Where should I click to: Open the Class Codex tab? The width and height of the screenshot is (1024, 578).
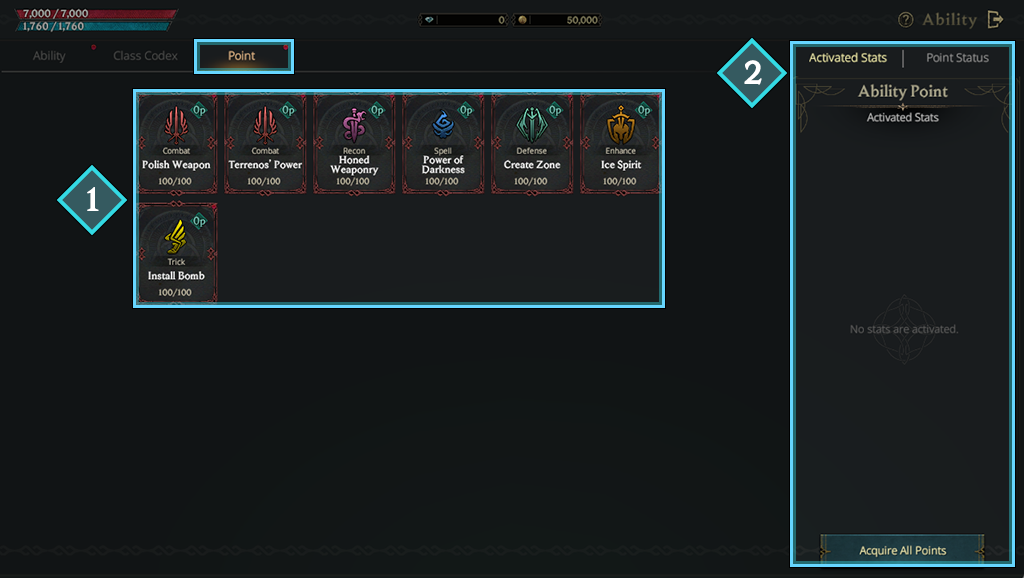point(145,56)
